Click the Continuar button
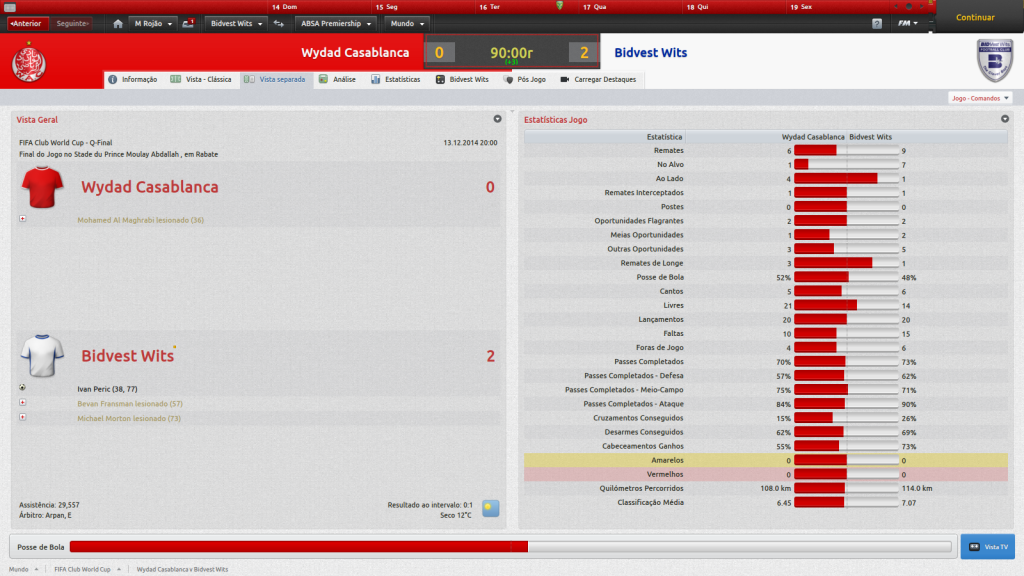 975,17
